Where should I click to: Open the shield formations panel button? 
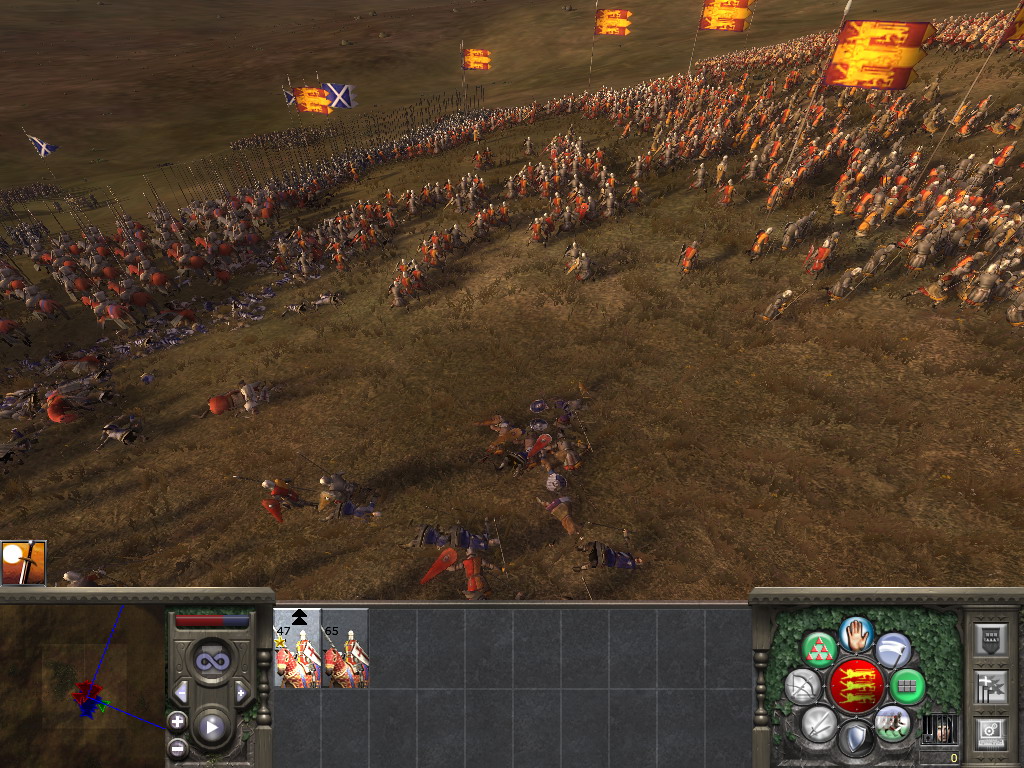989,639
